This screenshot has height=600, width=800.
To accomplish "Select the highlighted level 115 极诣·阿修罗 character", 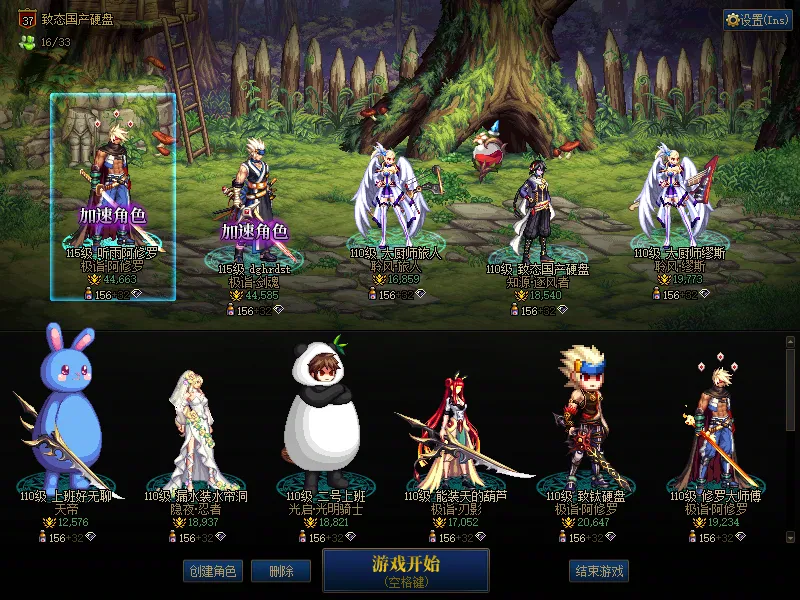I will 113,197.
